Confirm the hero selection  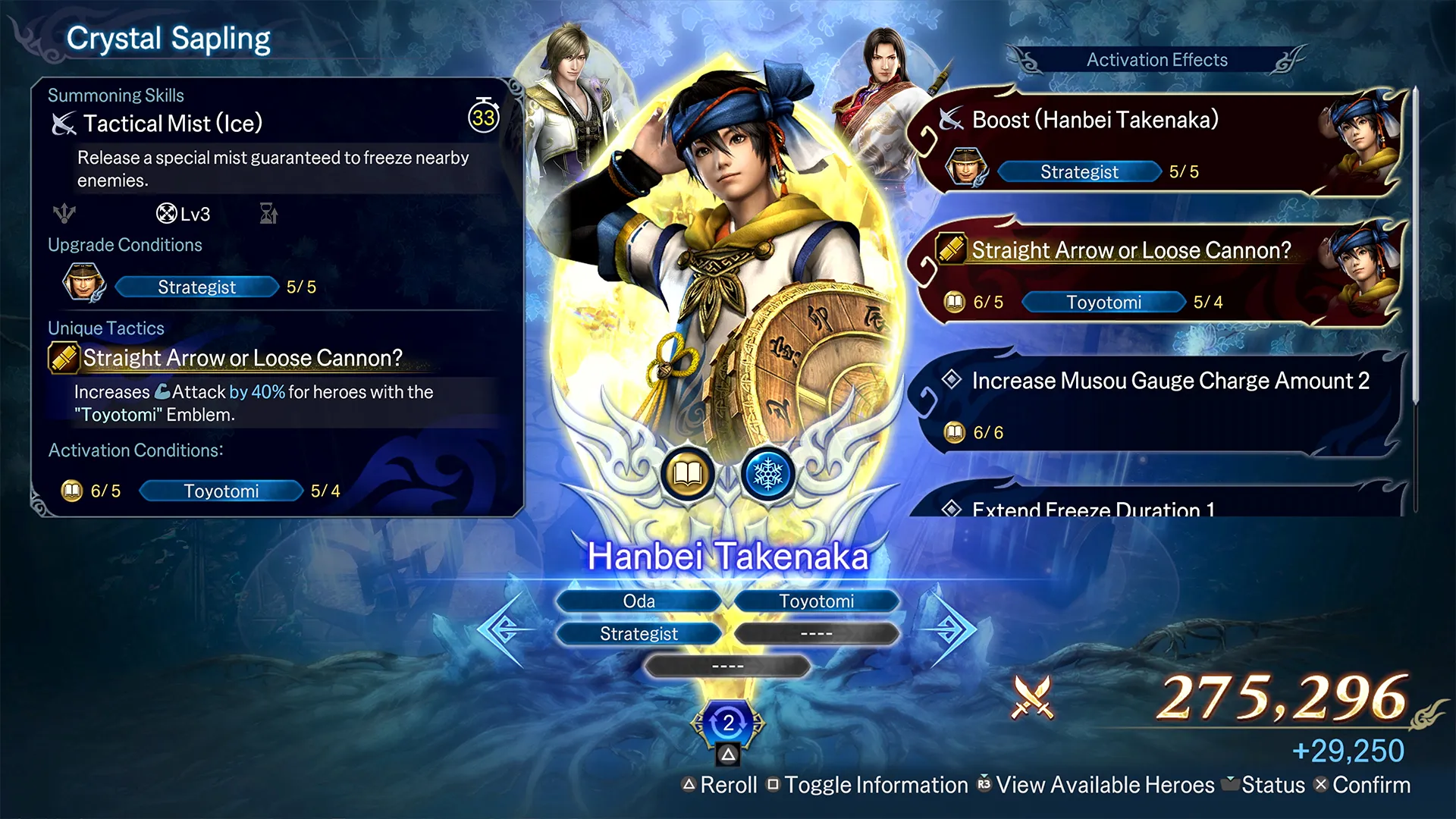click(1362, 785)
